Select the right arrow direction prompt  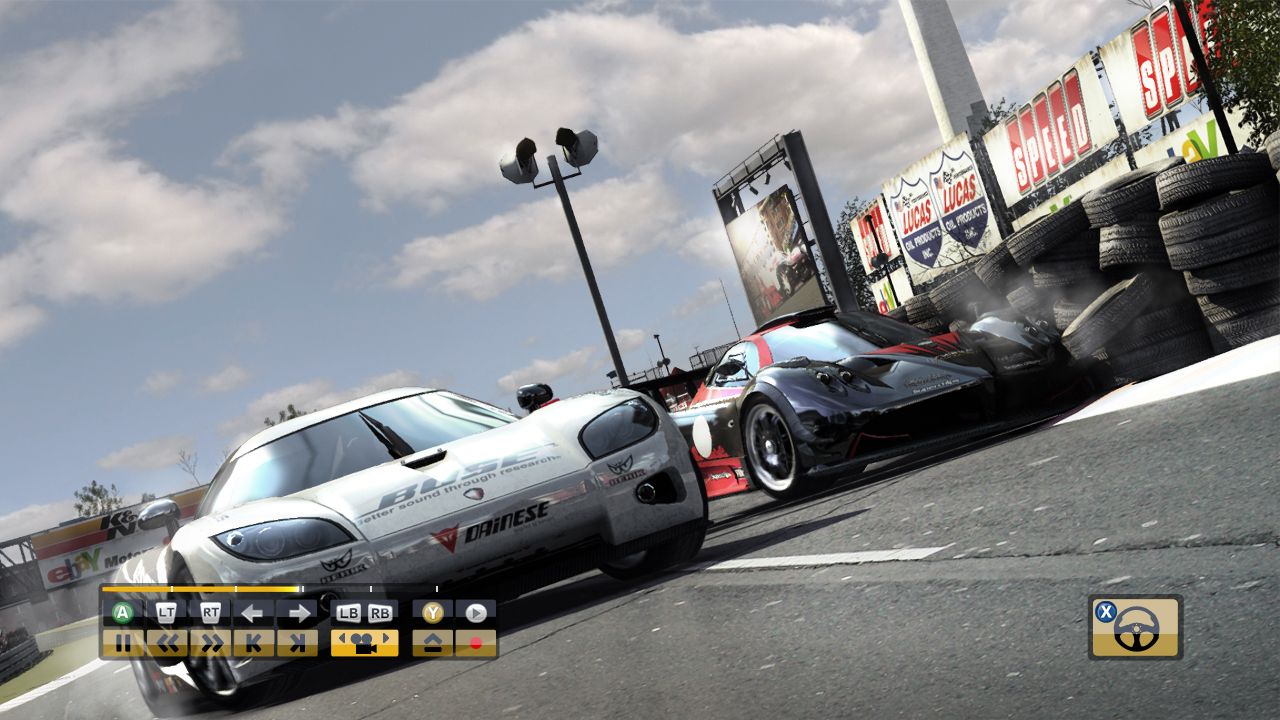300,612
